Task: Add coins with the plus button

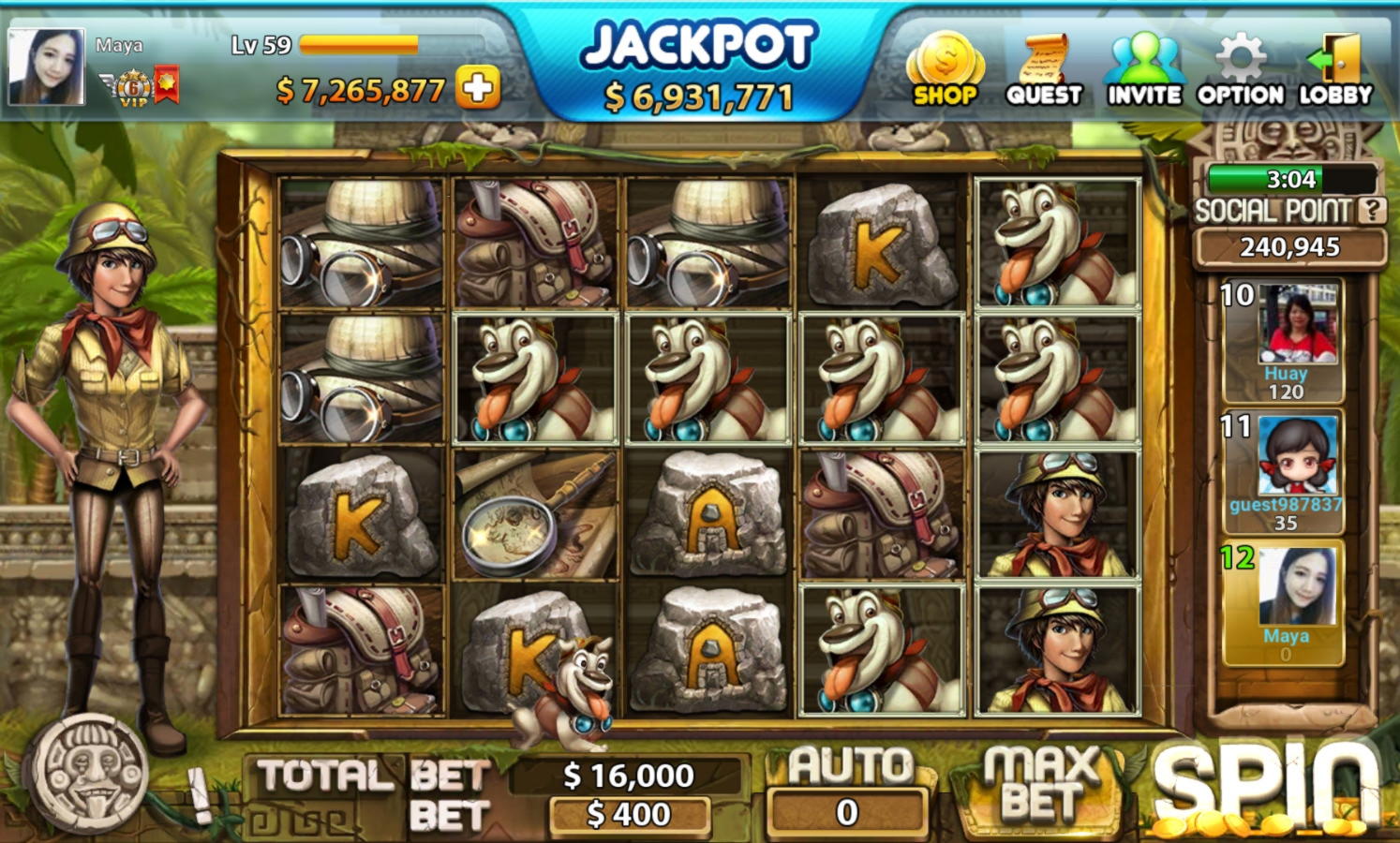Action: pyautogui.click(x=478, y=89)
